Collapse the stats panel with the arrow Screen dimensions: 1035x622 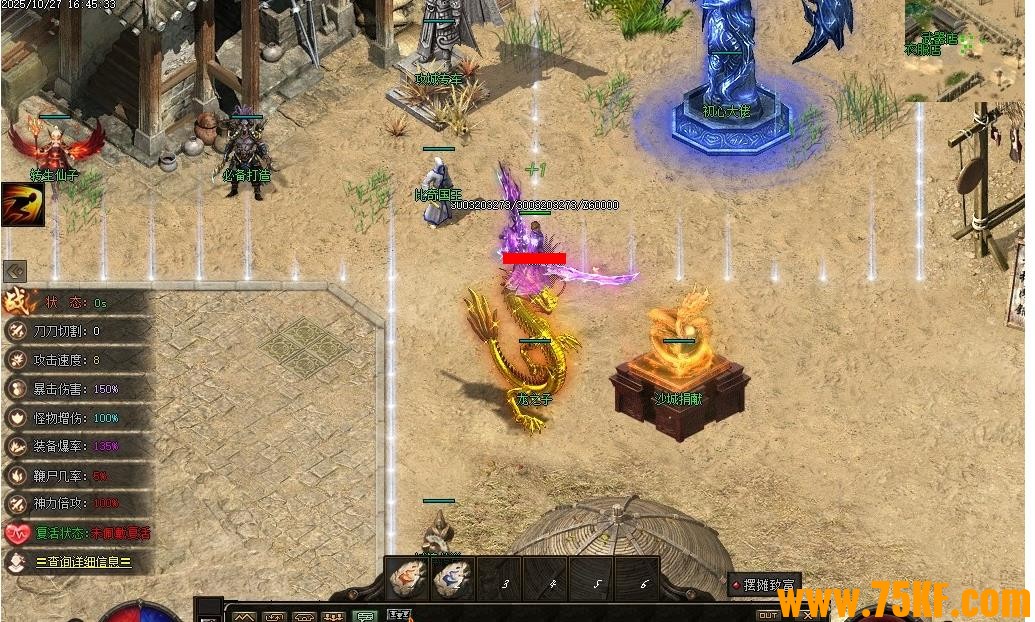[x=15, y=271]
